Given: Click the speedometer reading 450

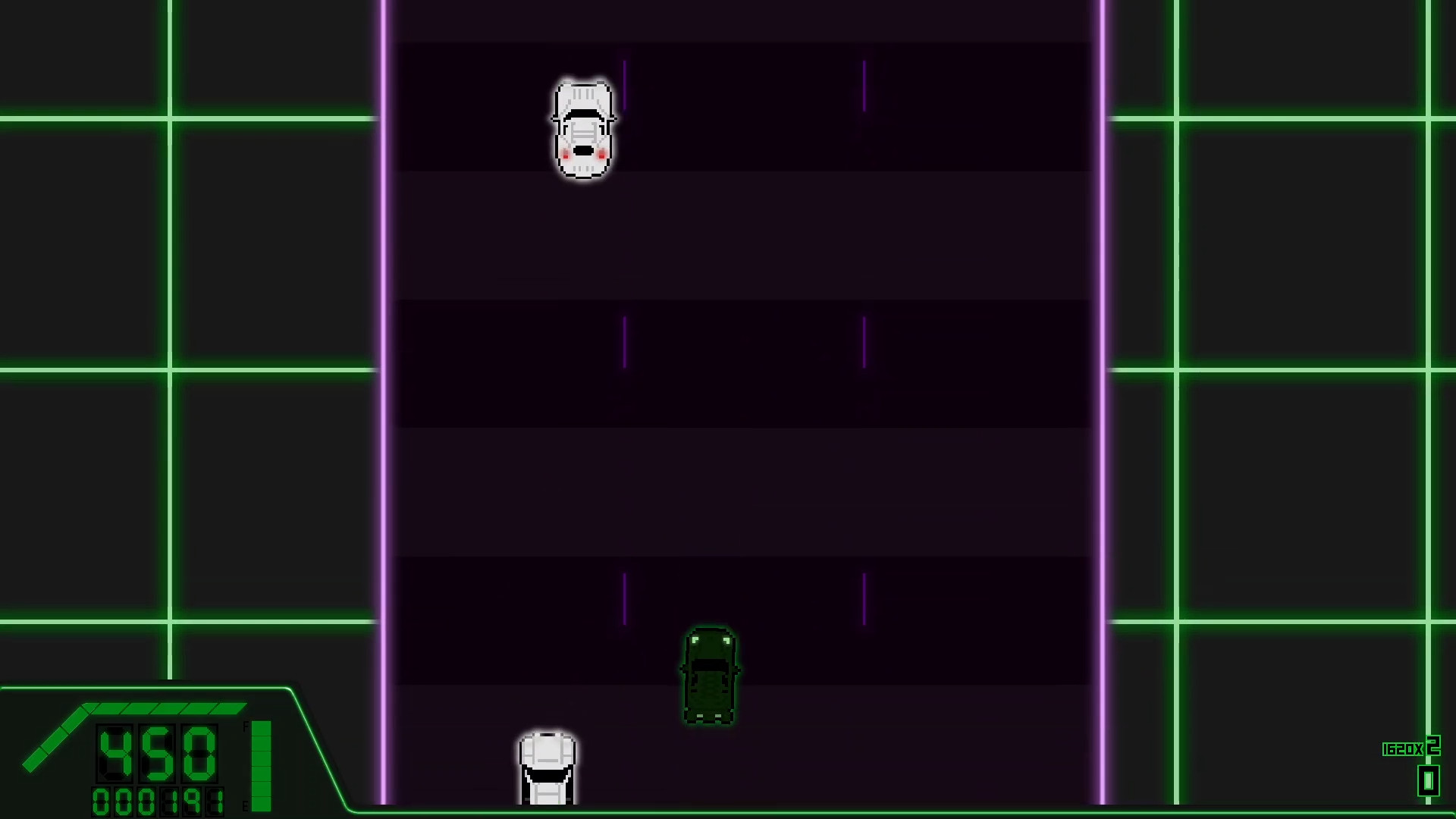Looking at the screenshot, I should pos(156,752).
